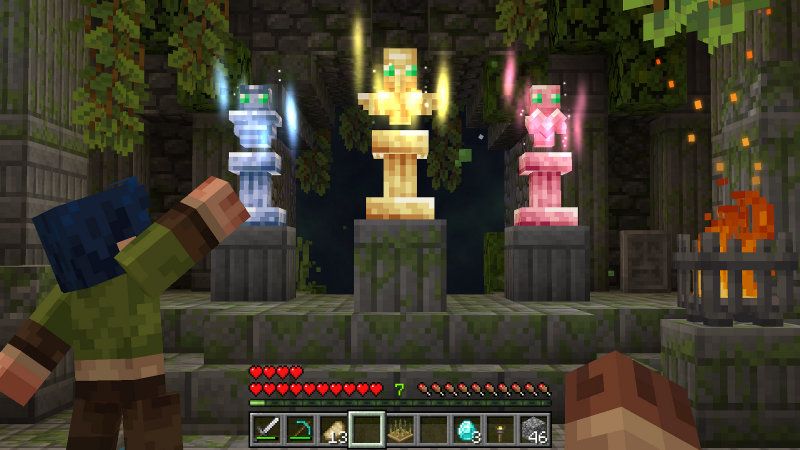Select the sword hotbar slot
The width and height of the screenshot is (800, 450).
pos(266,430)
